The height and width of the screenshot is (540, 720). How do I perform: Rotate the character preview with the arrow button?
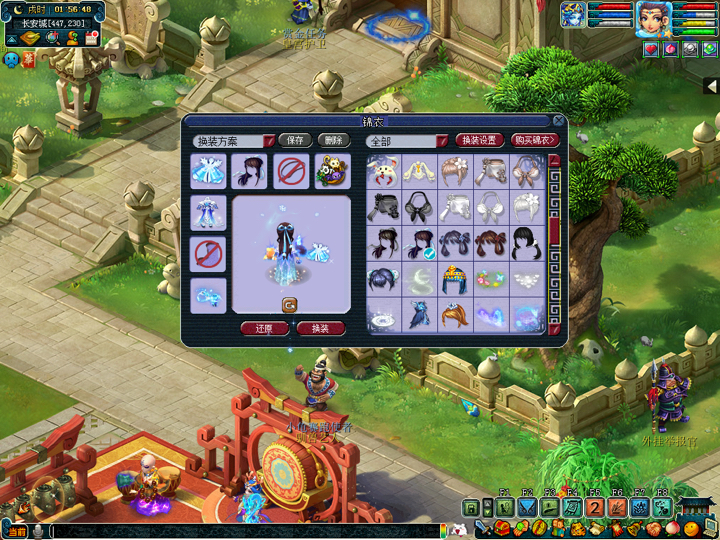click(289, 305)
